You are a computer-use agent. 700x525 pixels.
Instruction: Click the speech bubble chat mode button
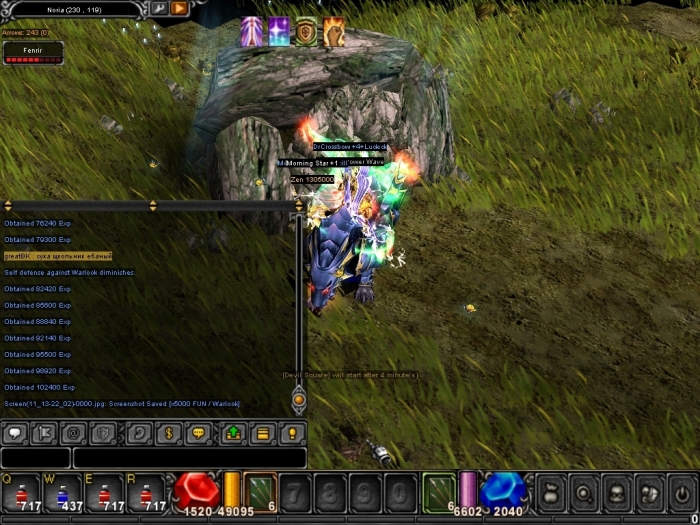15,434
